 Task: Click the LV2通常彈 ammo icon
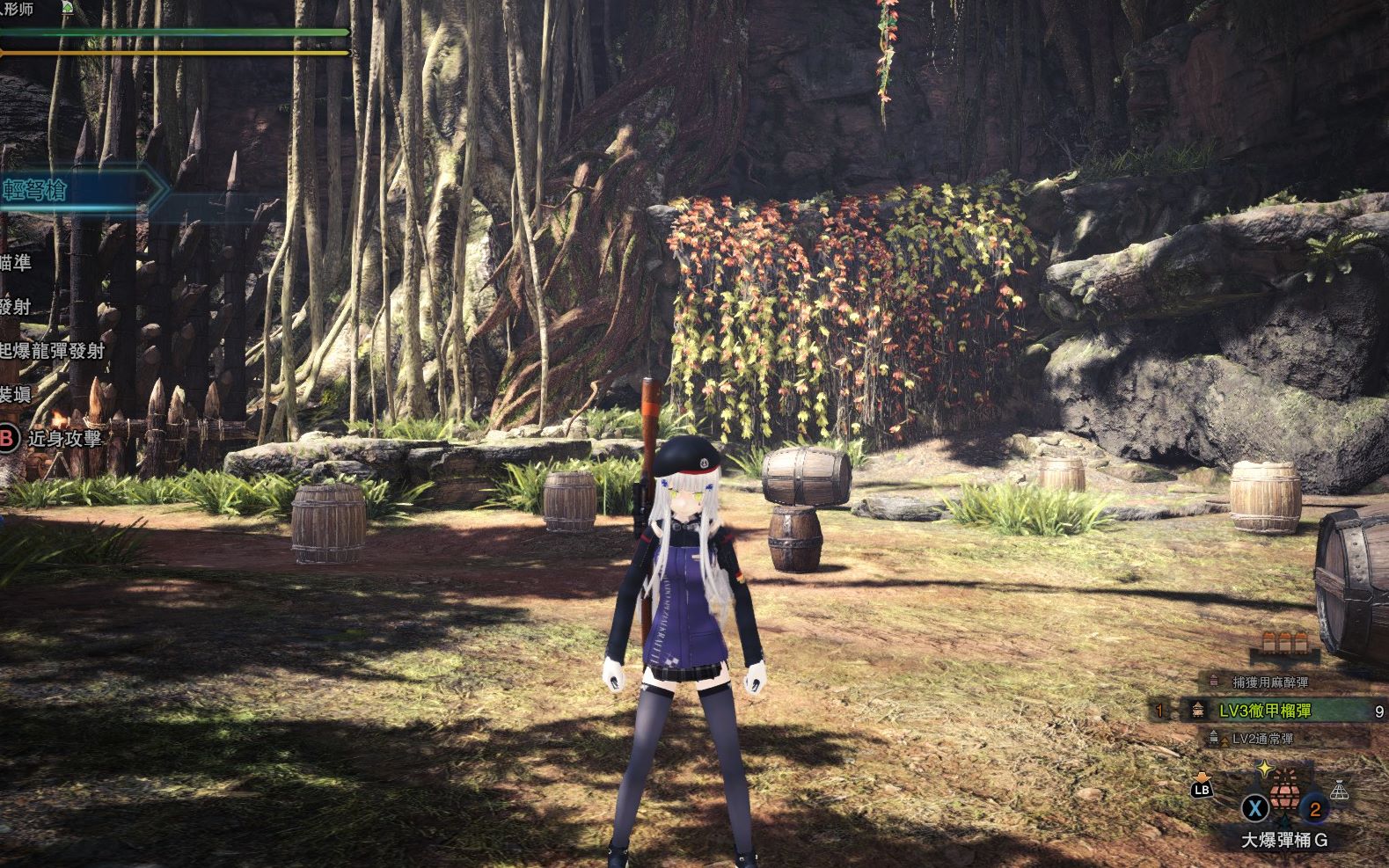pos(1212,737)
